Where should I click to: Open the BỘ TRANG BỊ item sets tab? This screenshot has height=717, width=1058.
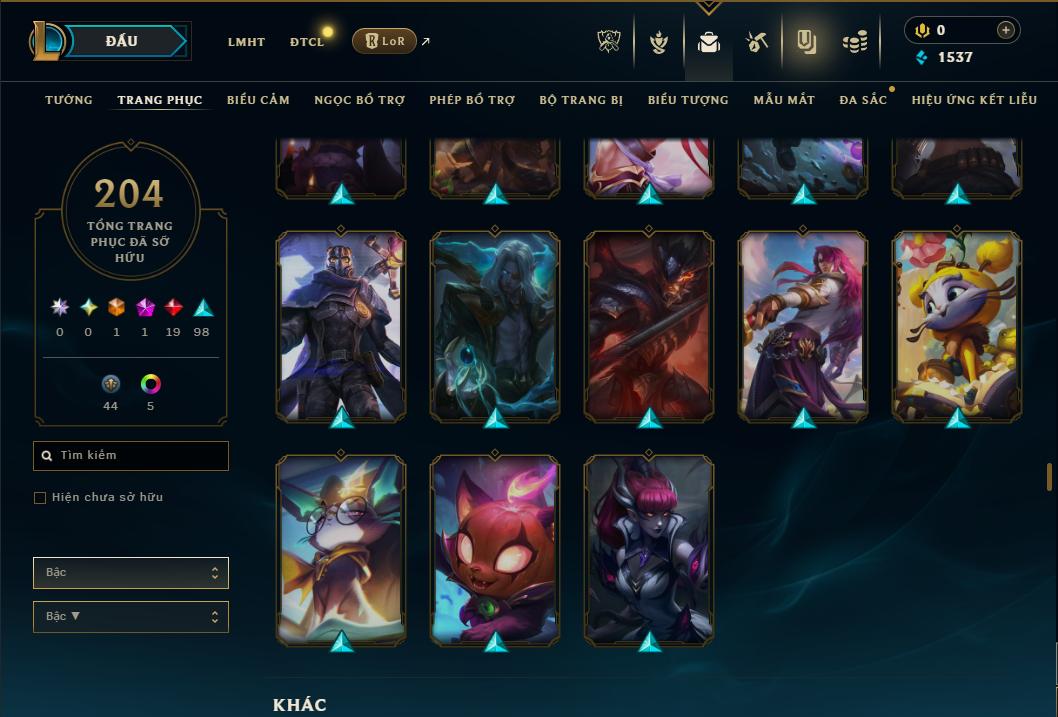[581, 100]
